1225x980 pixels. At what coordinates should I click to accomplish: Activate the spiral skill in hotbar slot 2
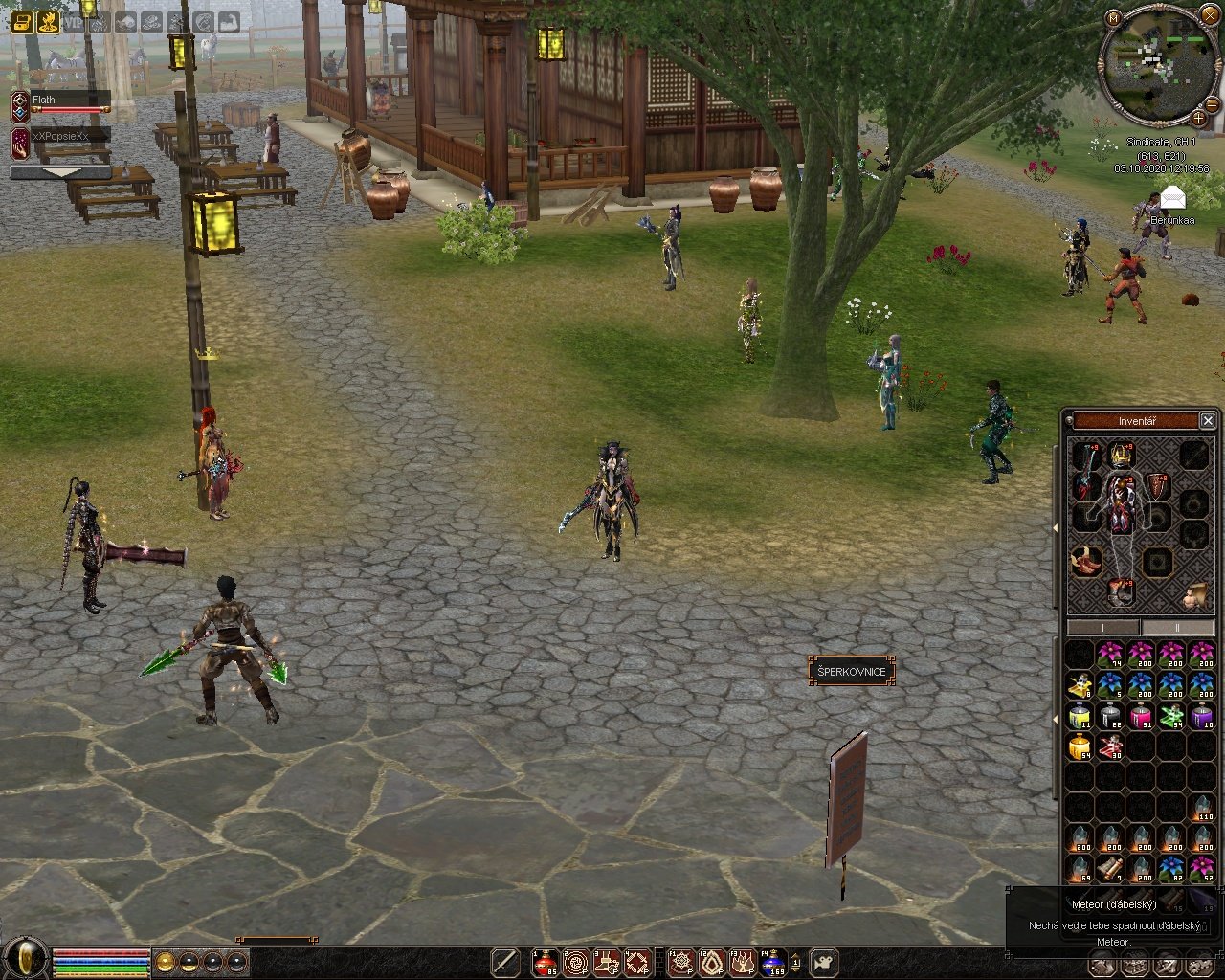click(x=576, y=963)
